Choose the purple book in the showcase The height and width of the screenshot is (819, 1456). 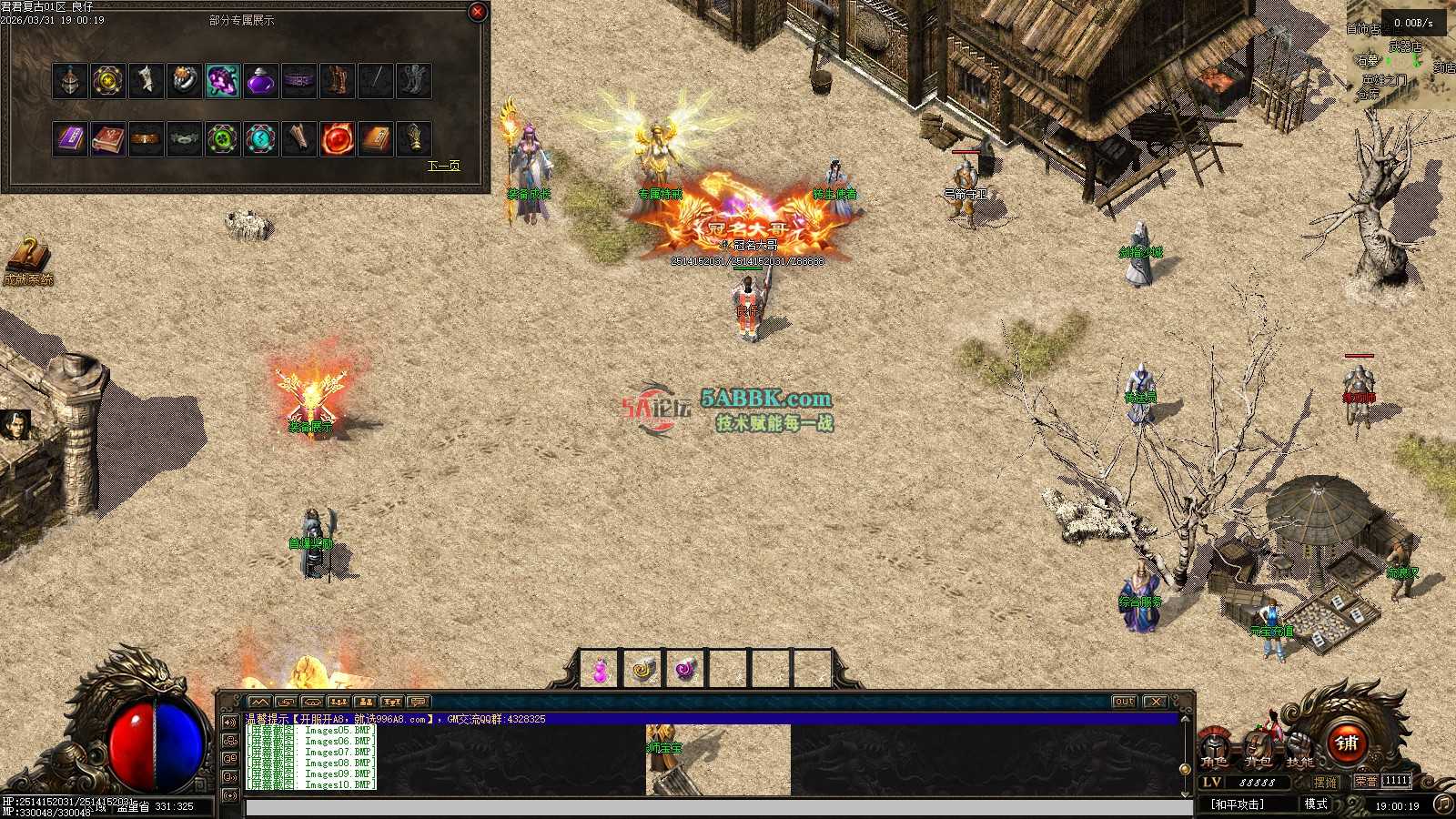click(x=70, y=139)
